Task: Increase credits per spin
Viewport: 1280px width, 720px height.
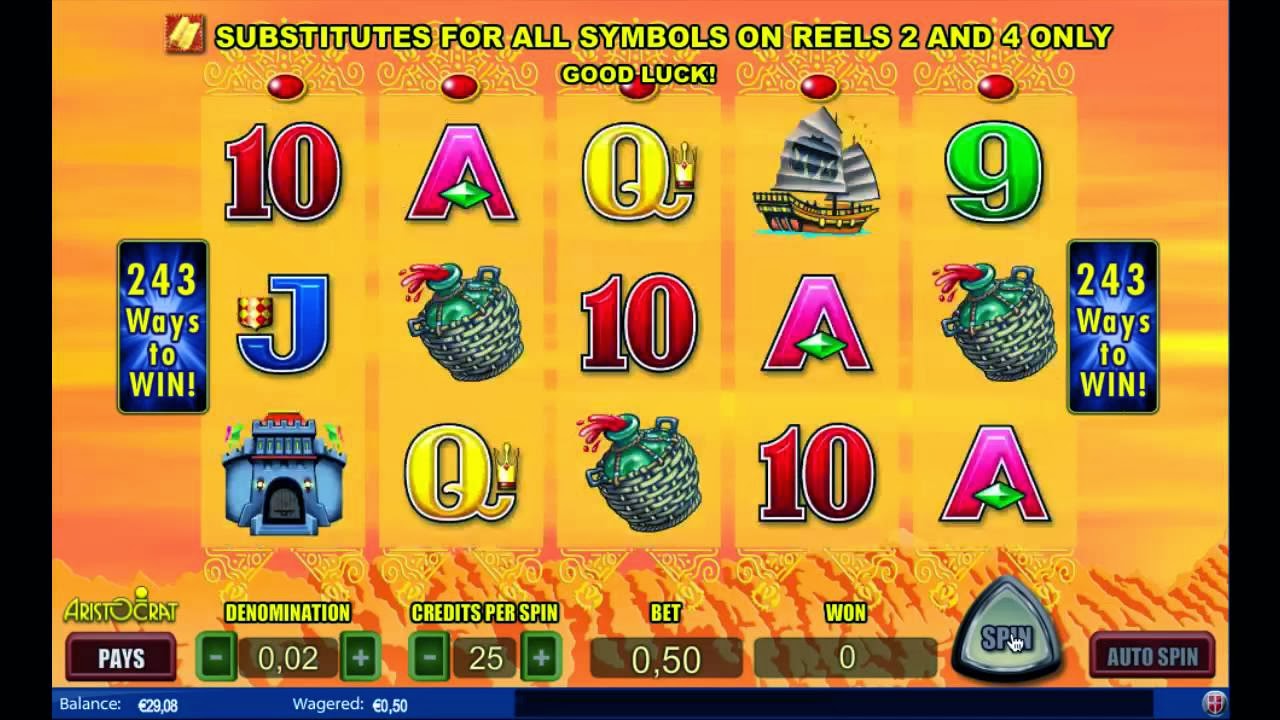Action: (x=540, y=658)
